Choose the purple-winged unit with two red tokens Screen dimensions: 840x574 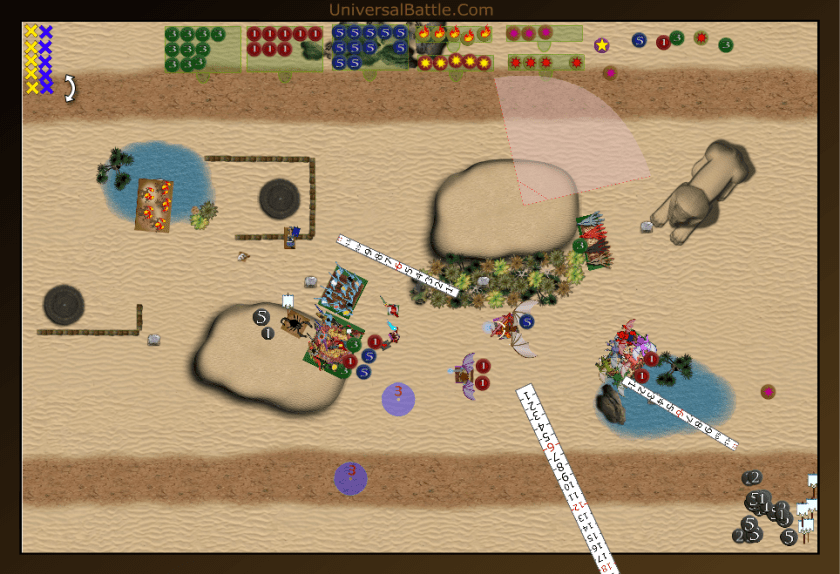[x=464, y=375]
